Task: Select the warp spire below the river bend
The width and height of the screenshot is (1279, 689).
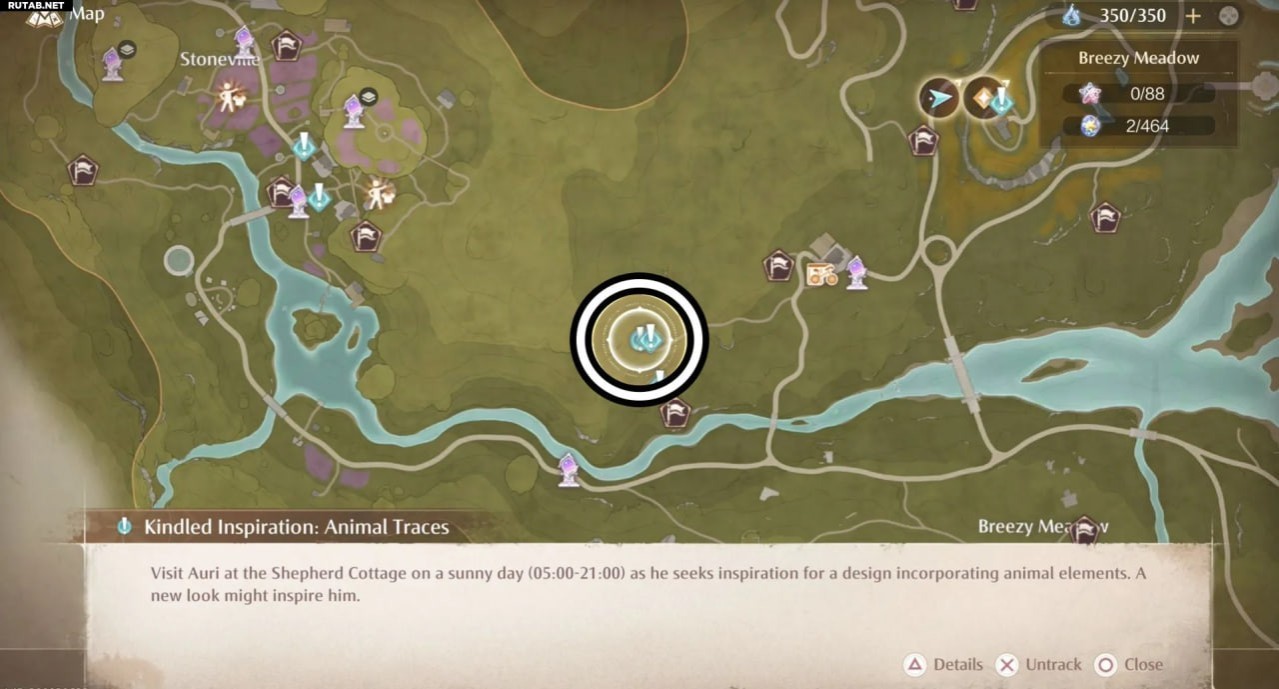Action: coord(569,469)
